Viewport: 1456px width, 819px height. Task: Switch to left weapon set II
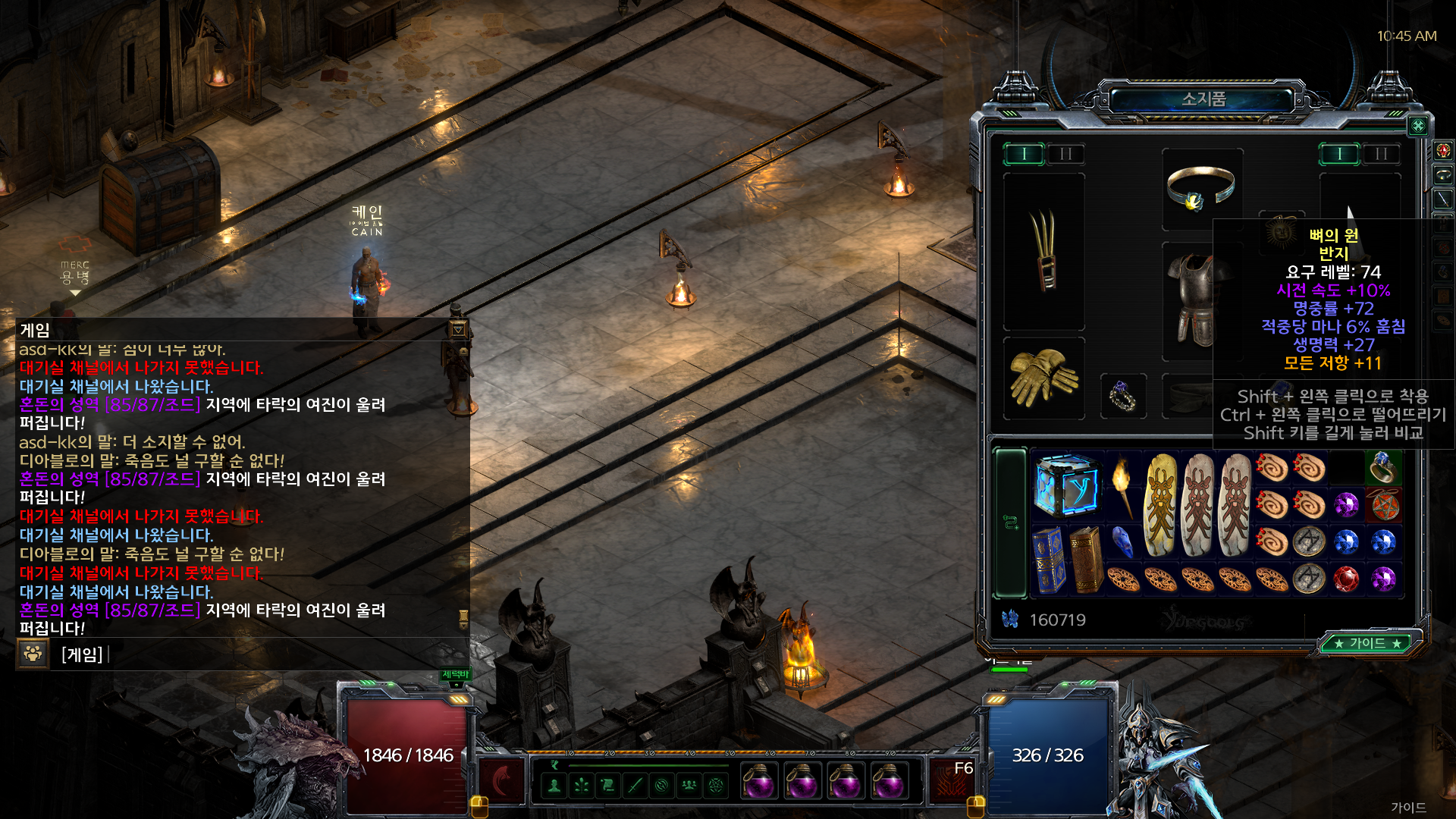tap(1065, 154)
